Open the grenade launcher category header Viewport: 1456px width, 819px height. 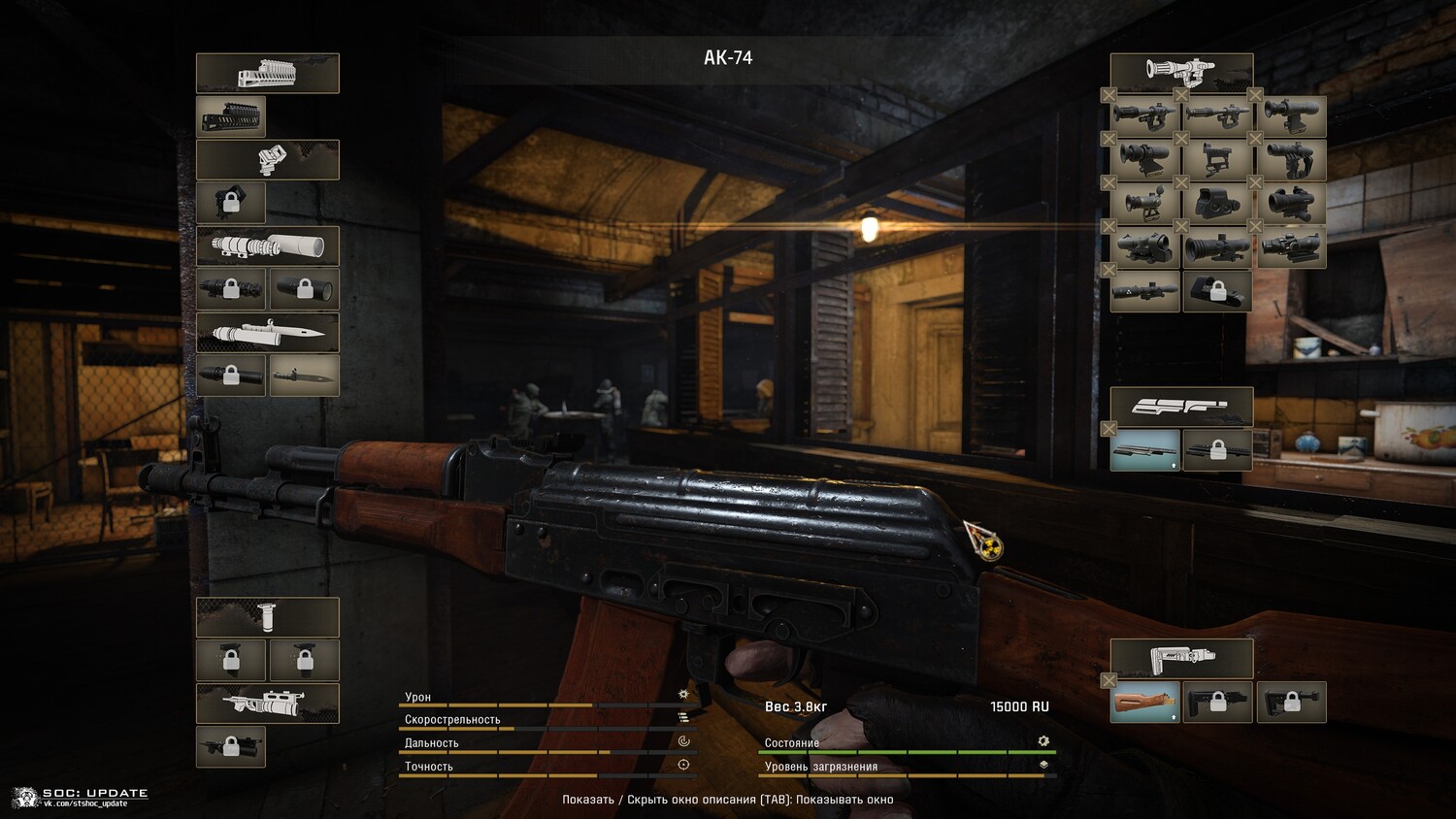(268, 703)
